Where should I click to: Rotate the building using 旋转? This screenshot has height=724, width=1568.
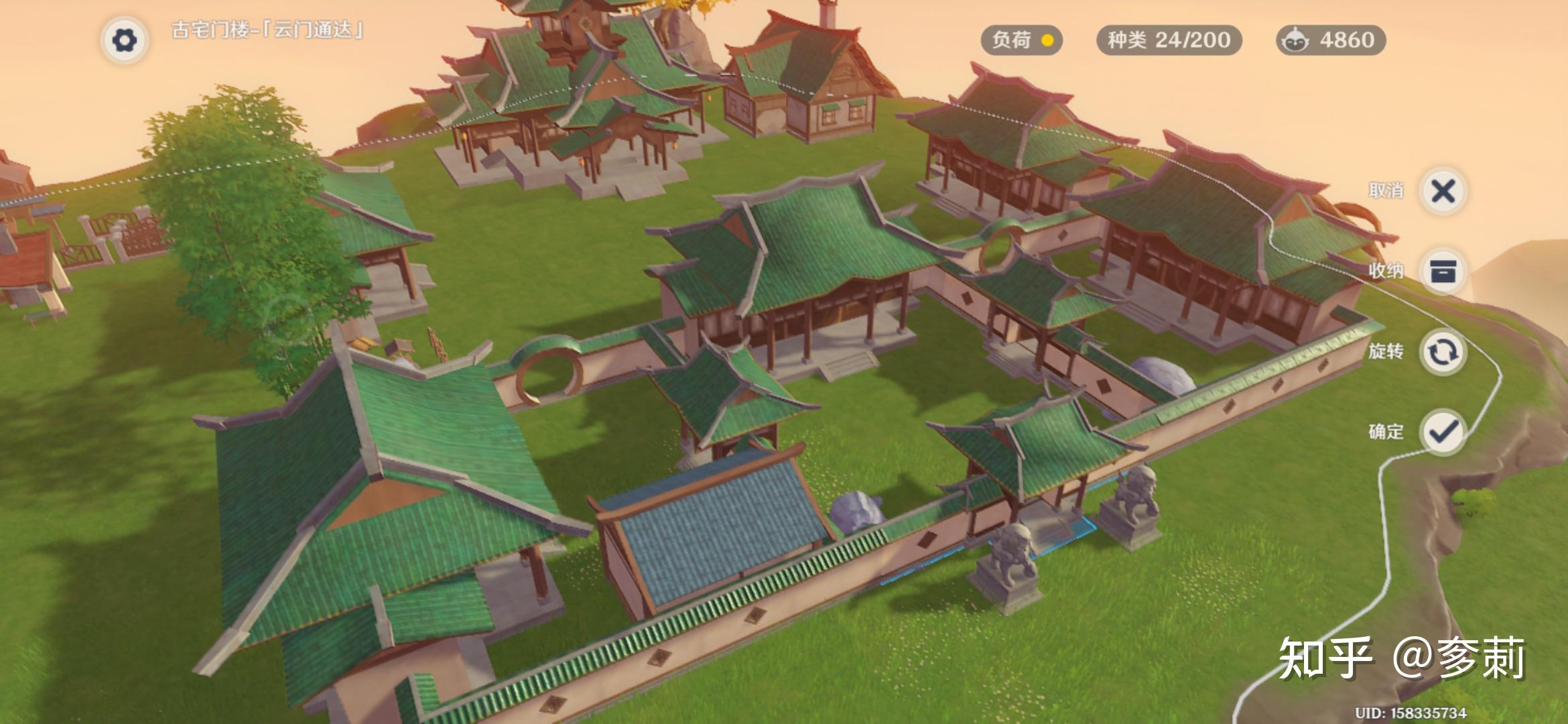click(1443, 352)
